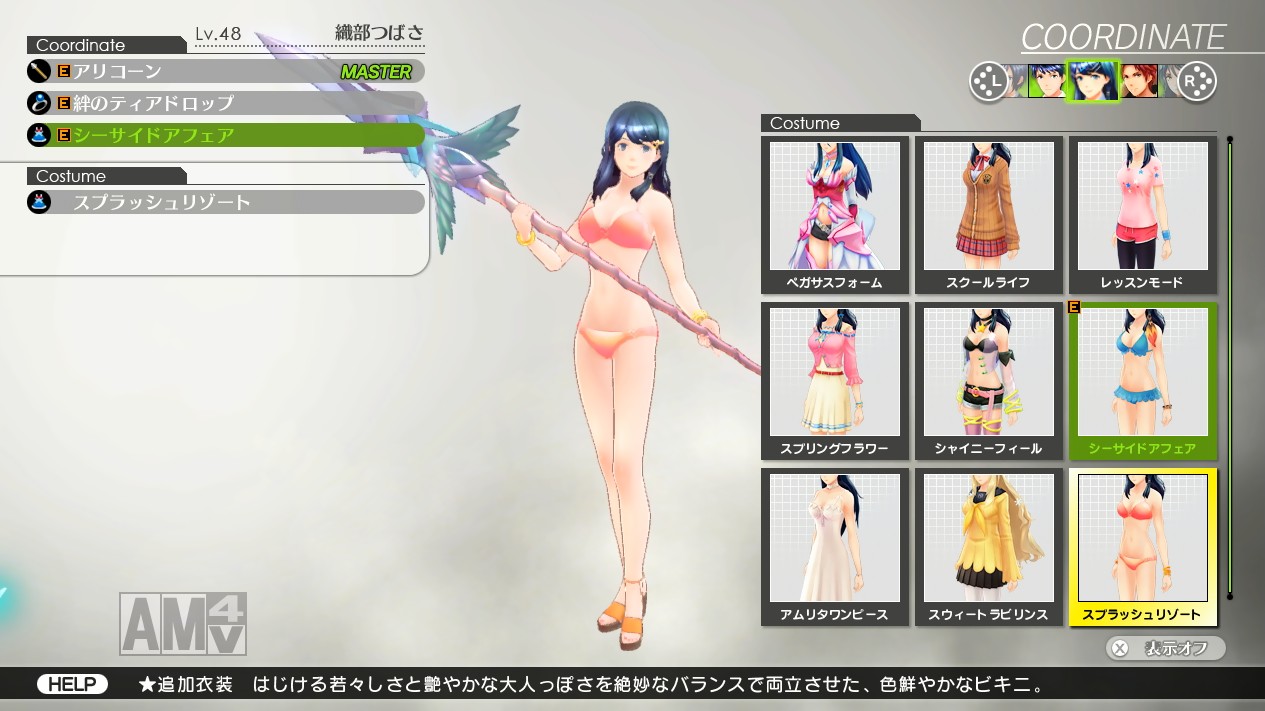Switch to the blue-haired boy portrait
The width and height of the screenshot is (1265, 711).
coord(1046,81)
